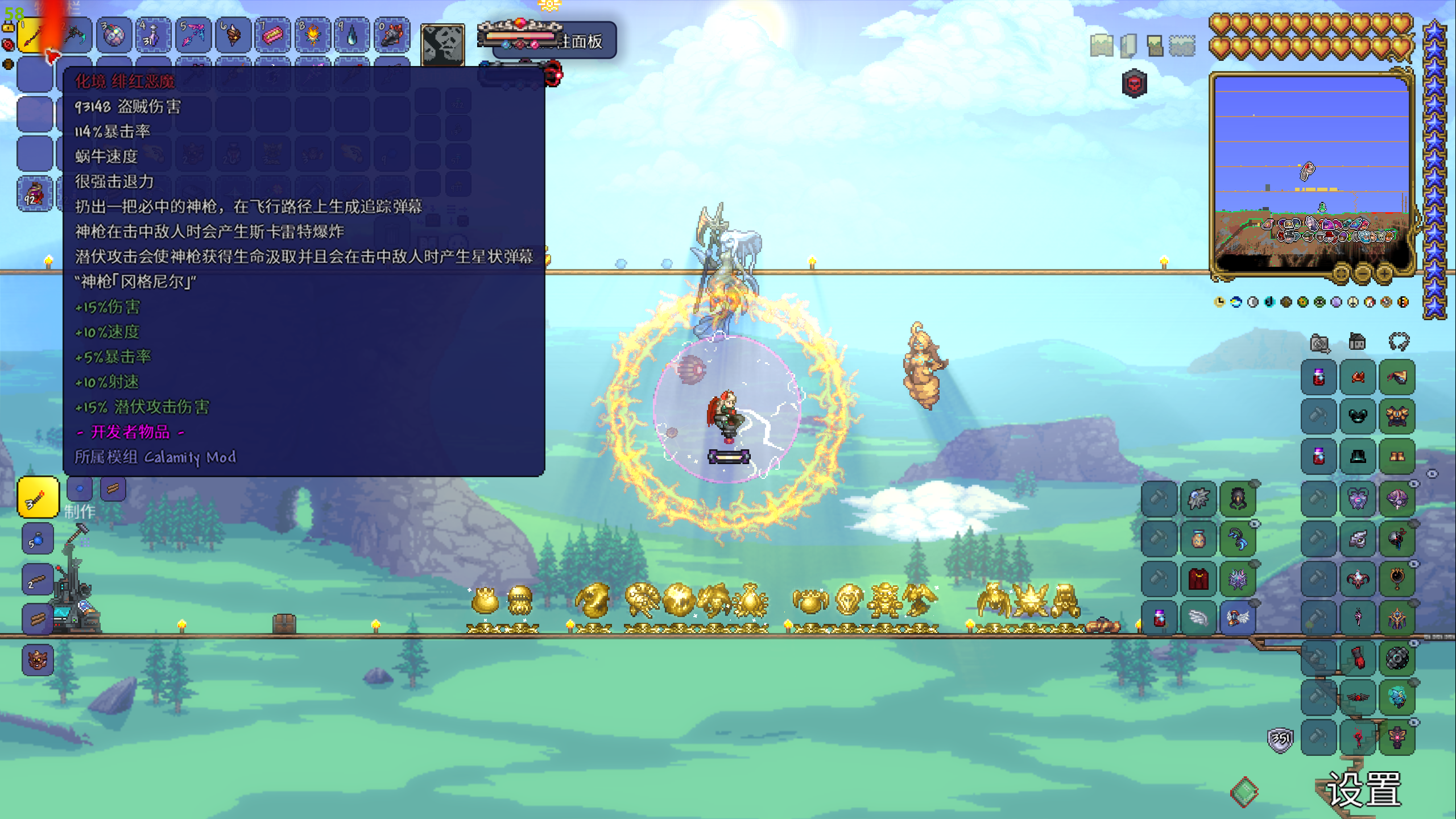Click the minimap zoom-in plus button
Image resolution: width=1456 pixels, height=819 pixels.
[x=1384, y=274]
